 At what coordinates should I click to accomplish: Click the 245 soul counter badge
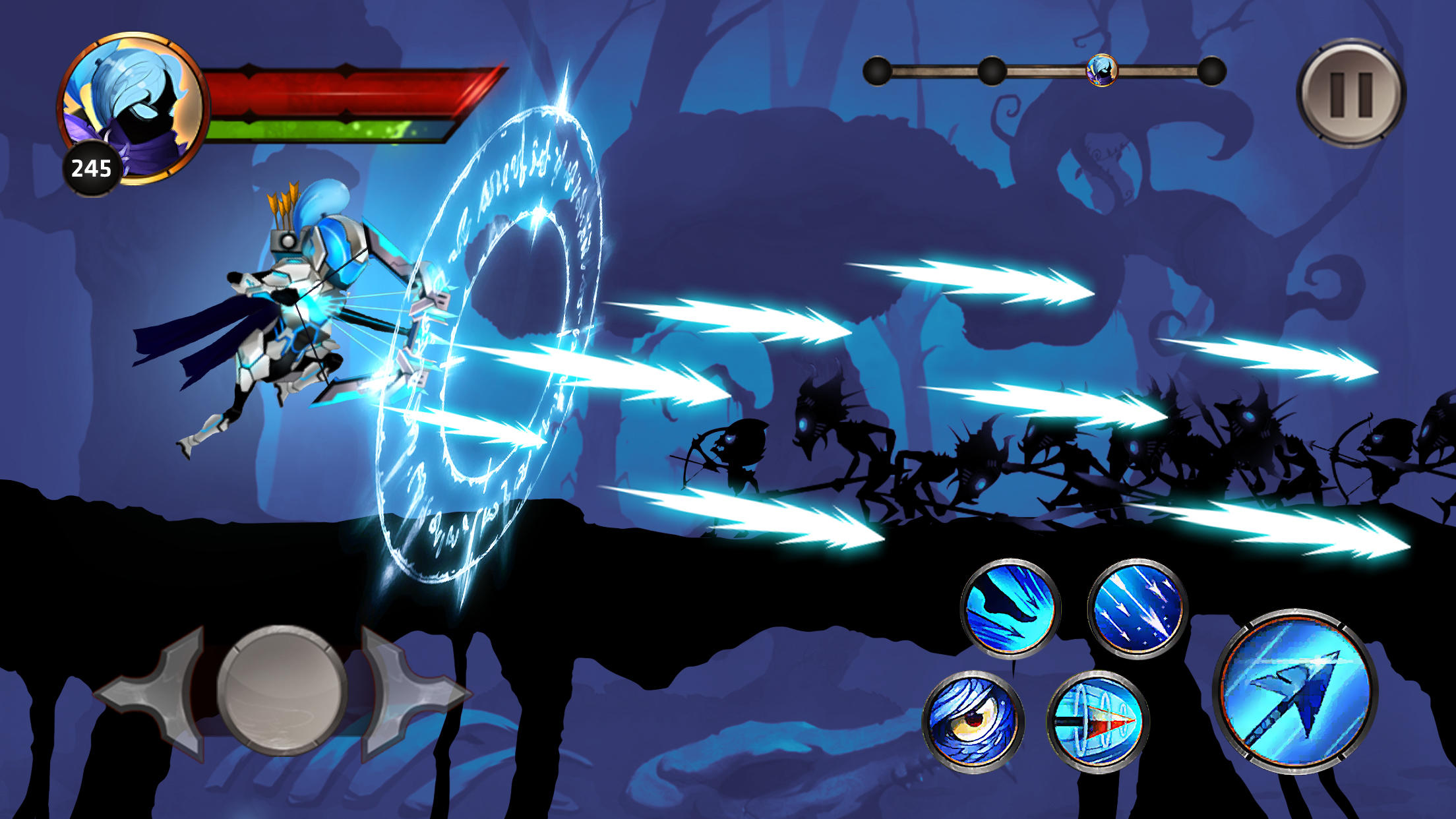[x=94, y=167]
